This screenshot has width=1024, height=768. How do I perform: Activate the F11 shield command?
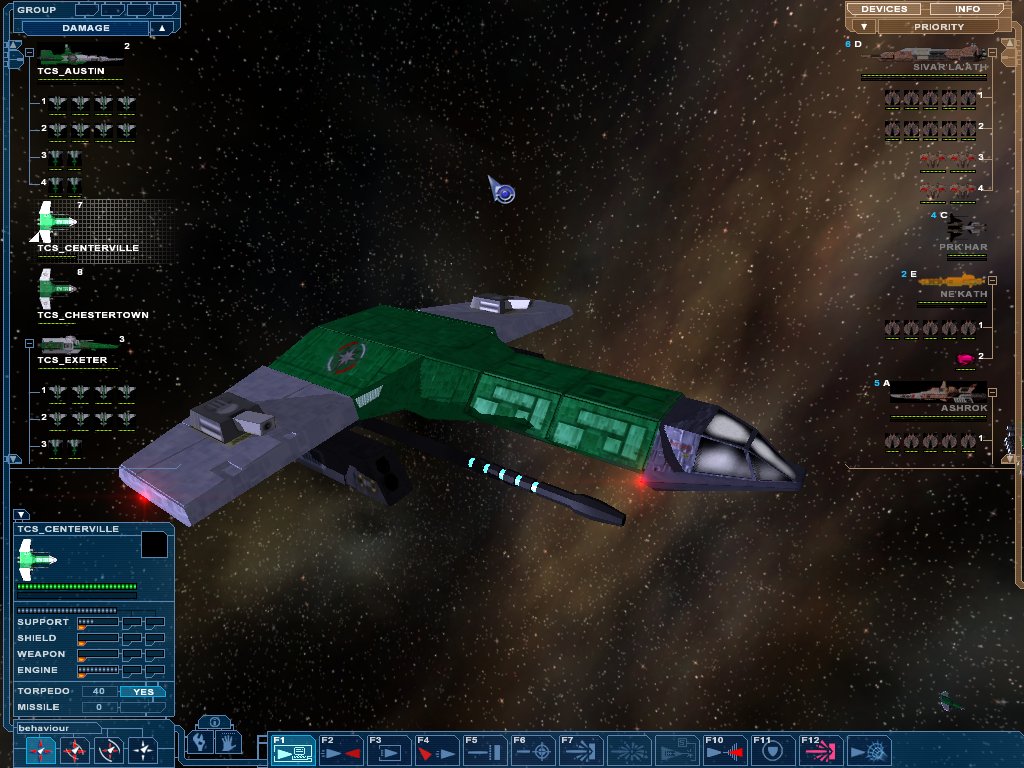tap(774, 750)
